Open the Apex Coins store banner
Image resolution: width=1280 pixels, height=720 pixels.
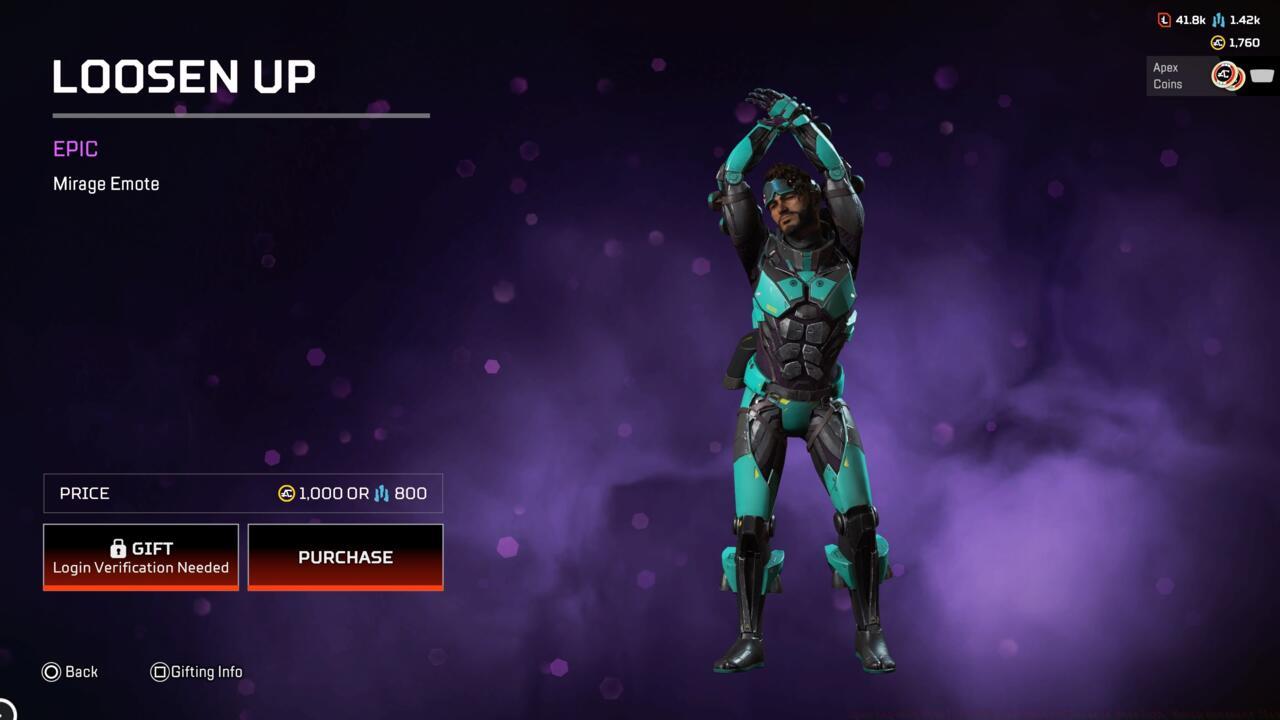1200,76
